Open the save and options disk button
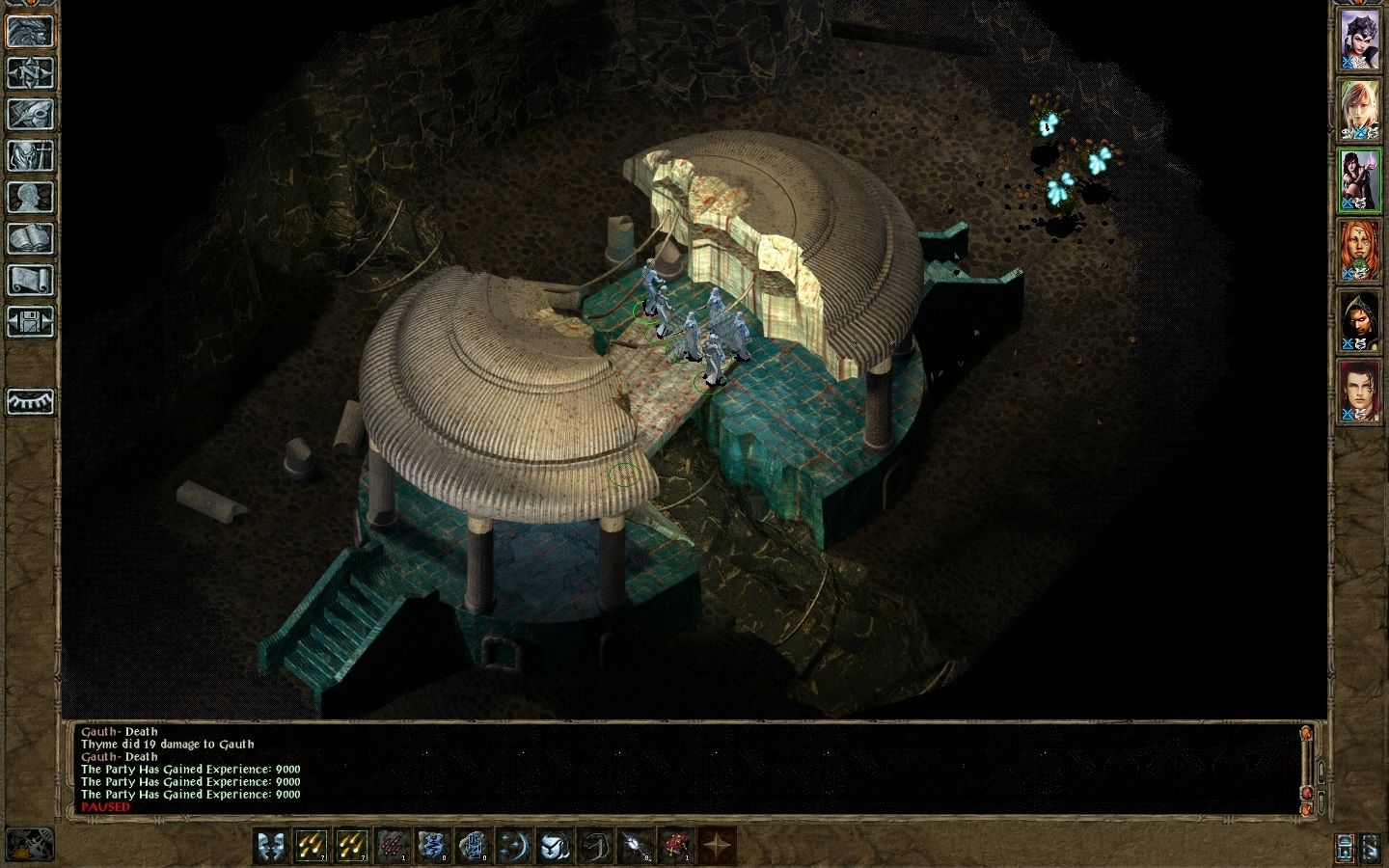 [30, 321]
